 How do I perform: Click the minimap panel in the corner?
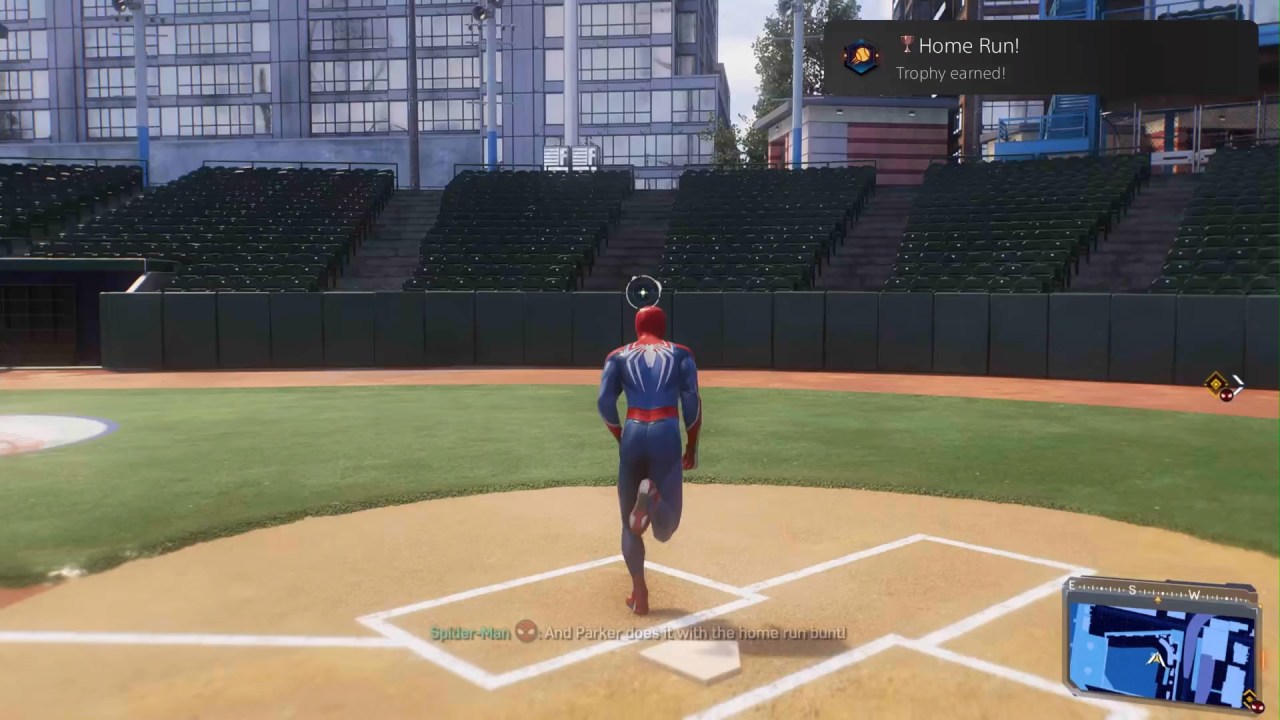1160,645
